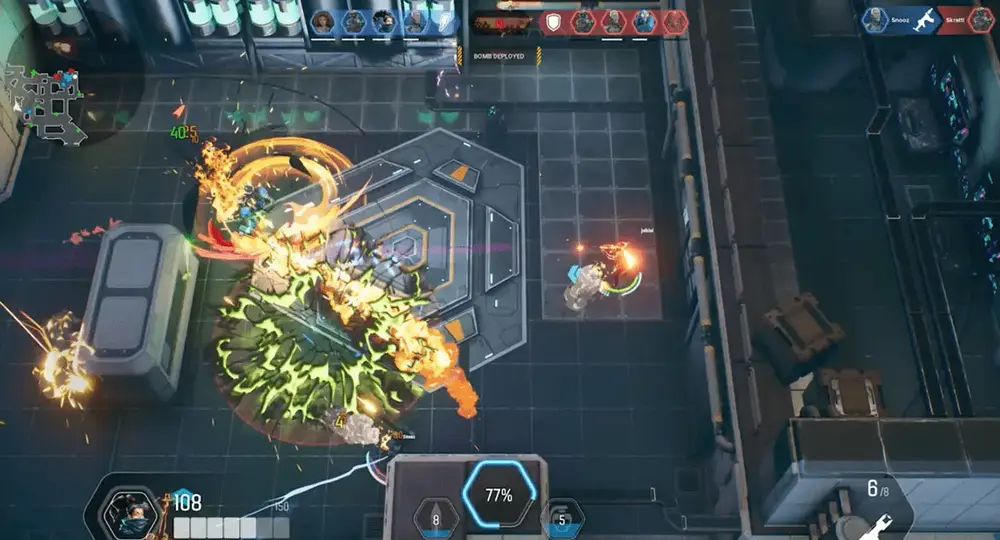
Task: Activate the ultimate ability at 77%
Action: 499,495
